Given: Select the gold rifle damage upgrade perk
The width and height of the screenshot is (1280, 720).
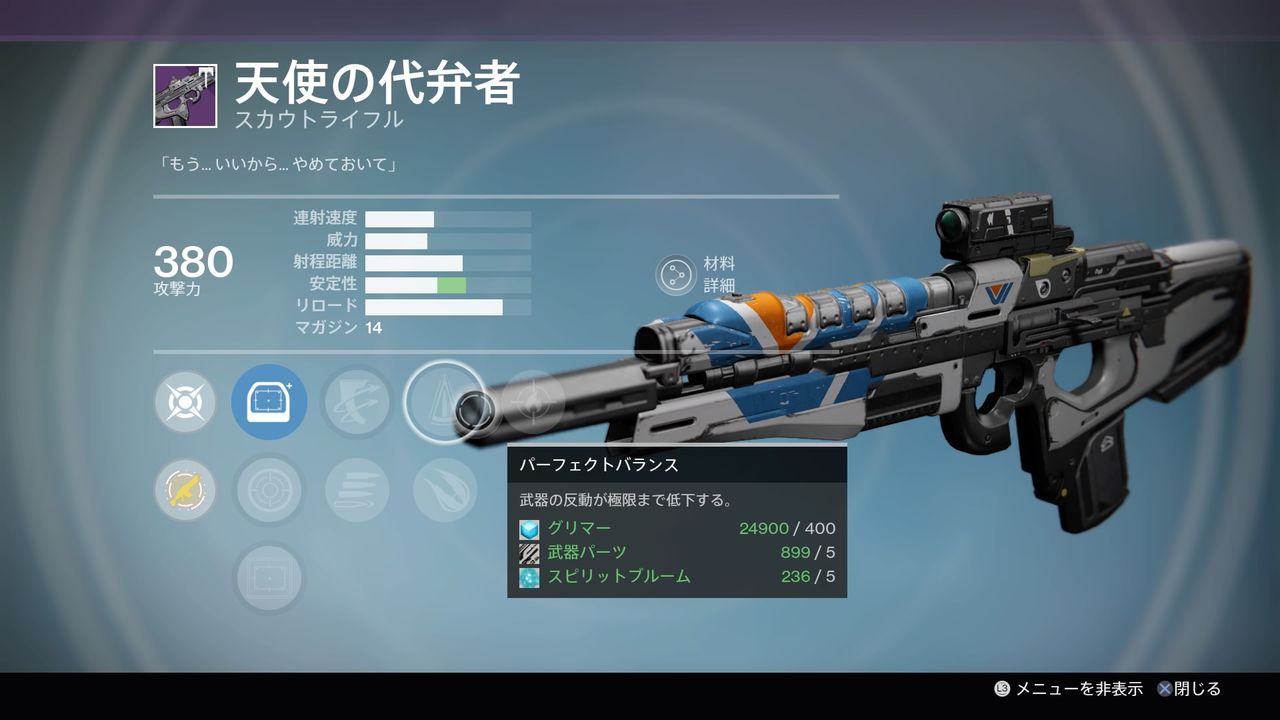Looking at the screenshot, I should pyautogui.click(x=185, y=490).
